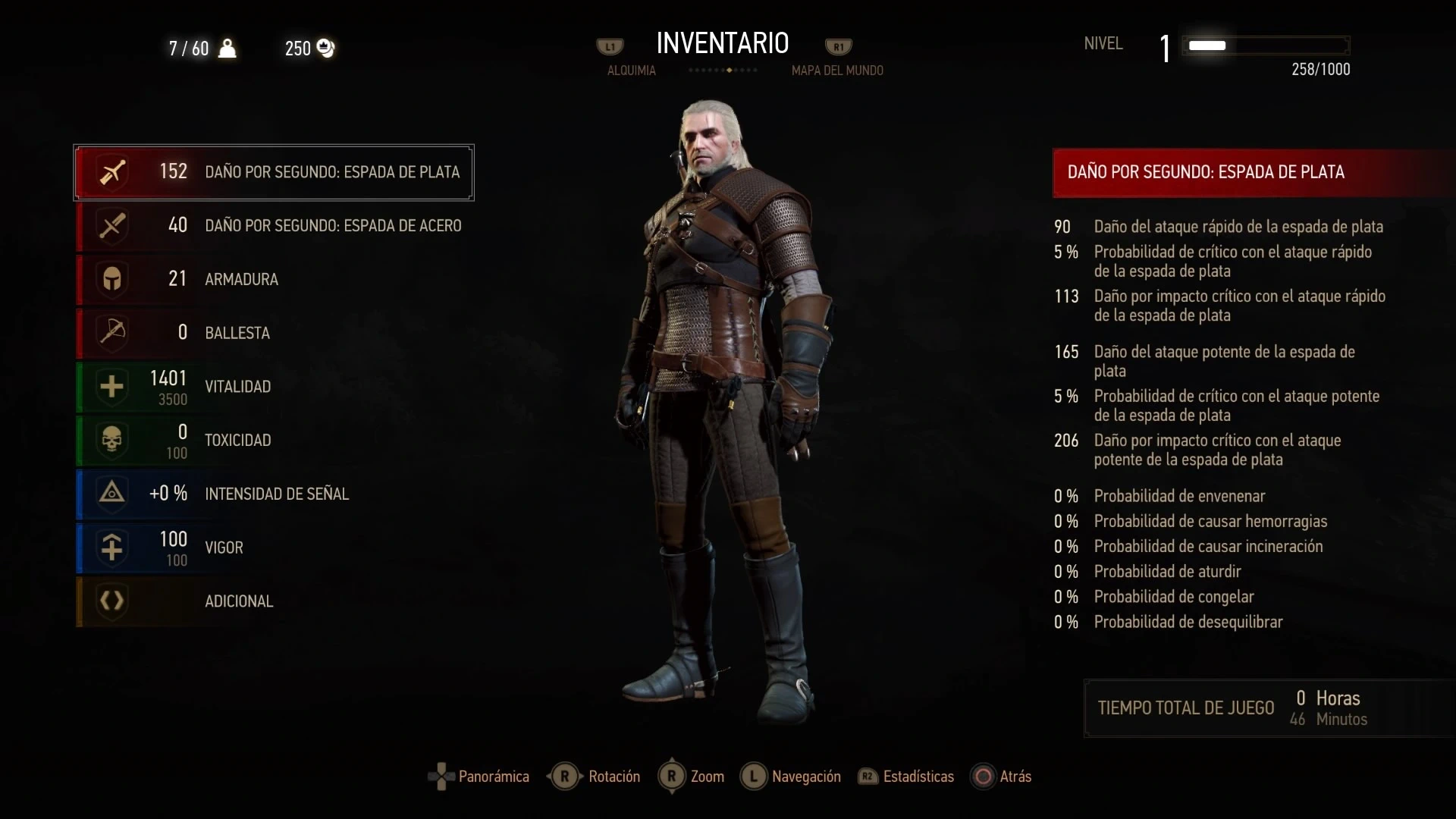Click the Estadísticas option
This screenshot has height=819, width=1456.
tap(906, 777)
